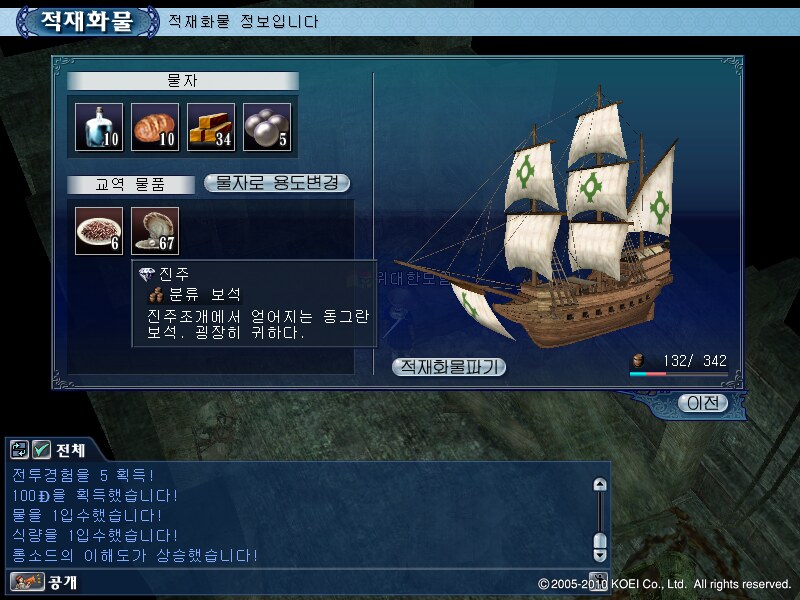Click the chat window mode icon beside checkmark
800x600 pixels.
tap(20, 450)
